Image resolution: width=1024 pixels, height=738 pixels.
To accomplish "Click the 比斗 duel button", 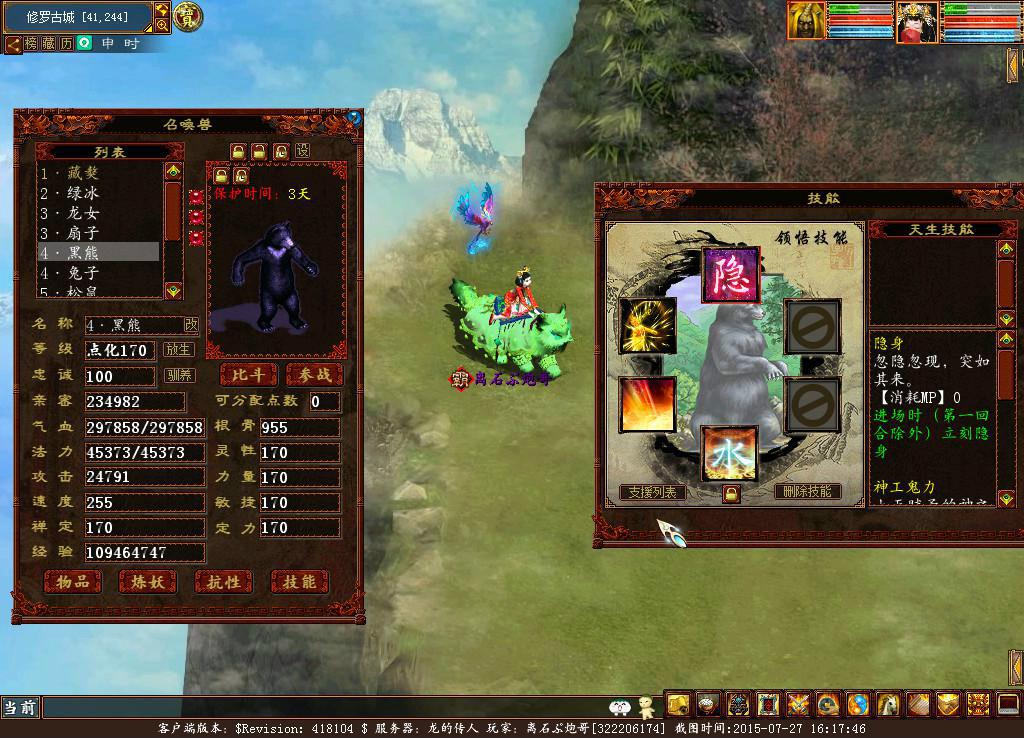I will (248, 374).
